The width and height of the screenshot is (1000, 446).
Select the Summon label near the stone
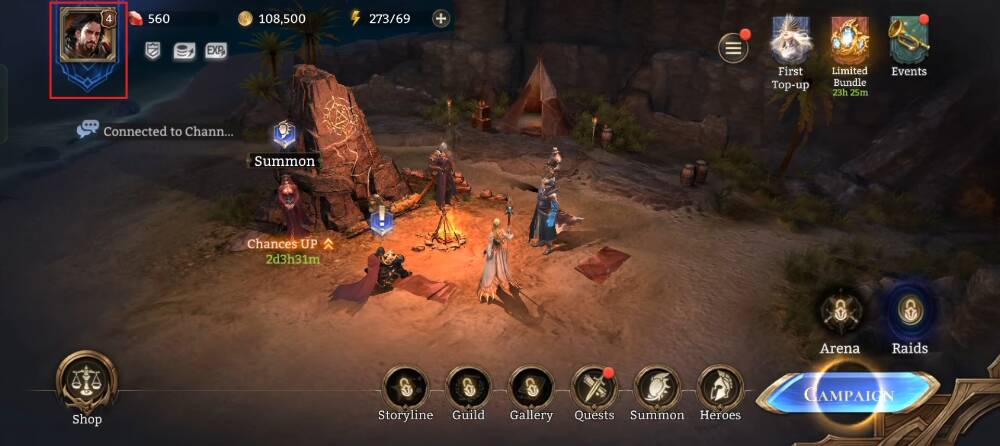click(284, 160)
